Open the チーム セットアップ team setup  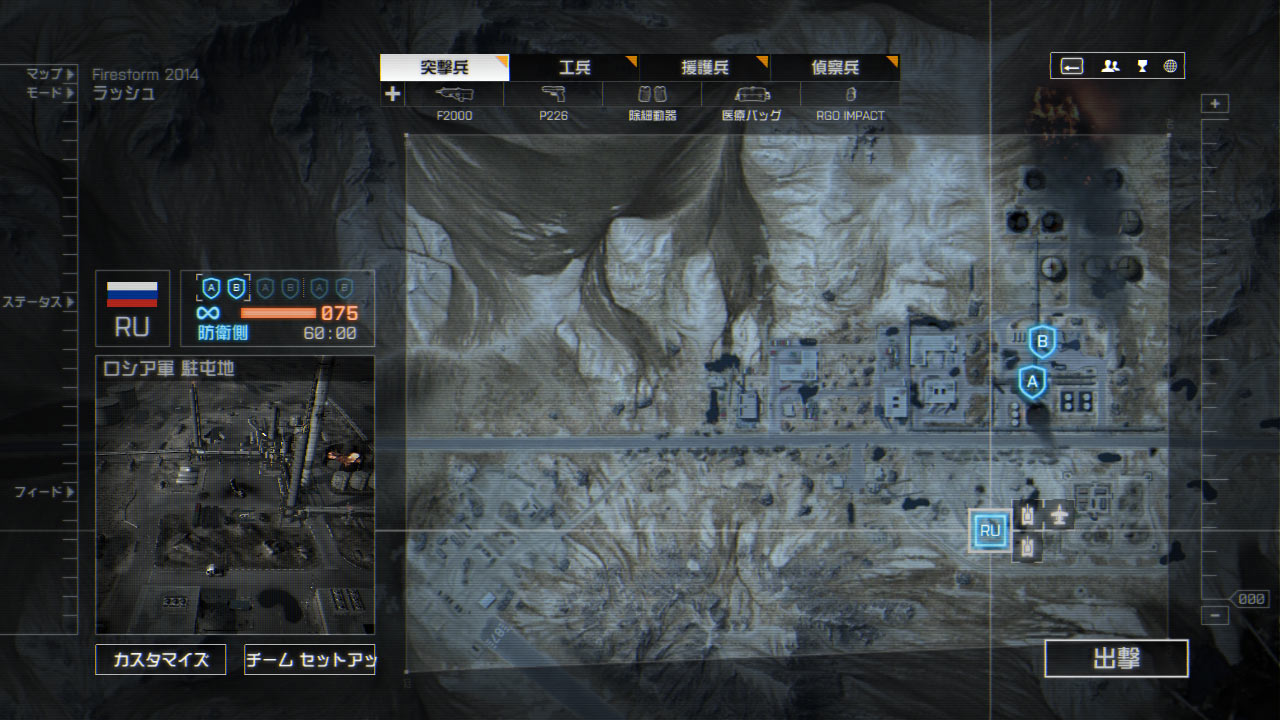[309, 660]
